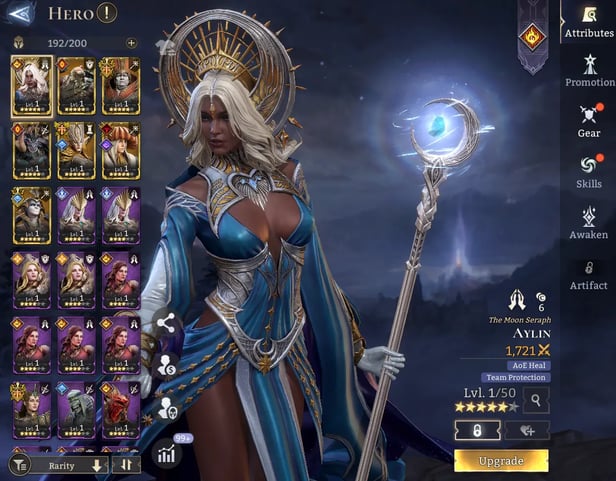Image resolution: width=616 pixels, height=481 pixels.
Task: Toggle the hero lock button
Action: [x=477, y=430]
